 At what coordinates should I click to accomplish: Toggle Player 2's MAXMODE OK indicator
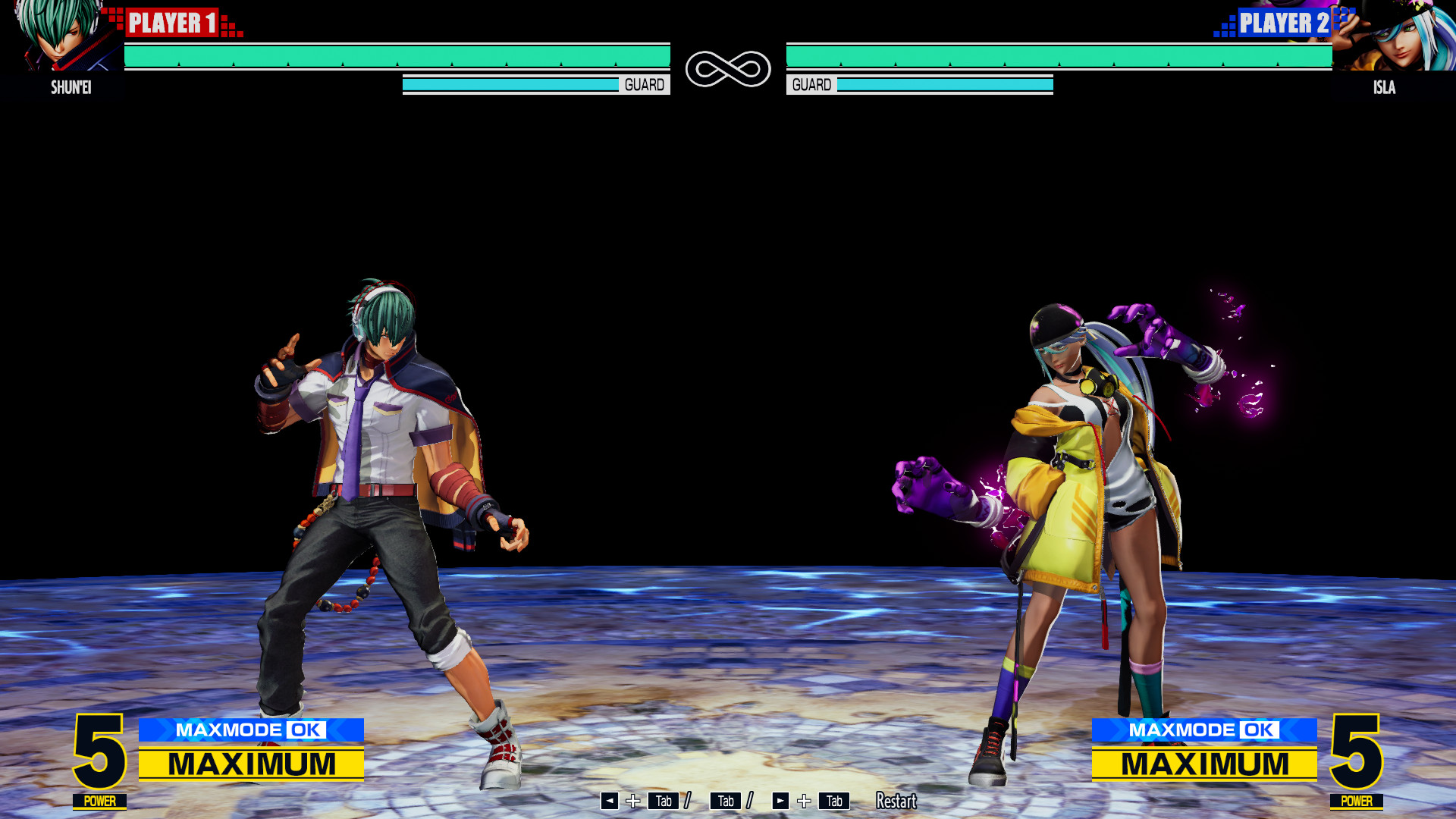coord(1204,730)
